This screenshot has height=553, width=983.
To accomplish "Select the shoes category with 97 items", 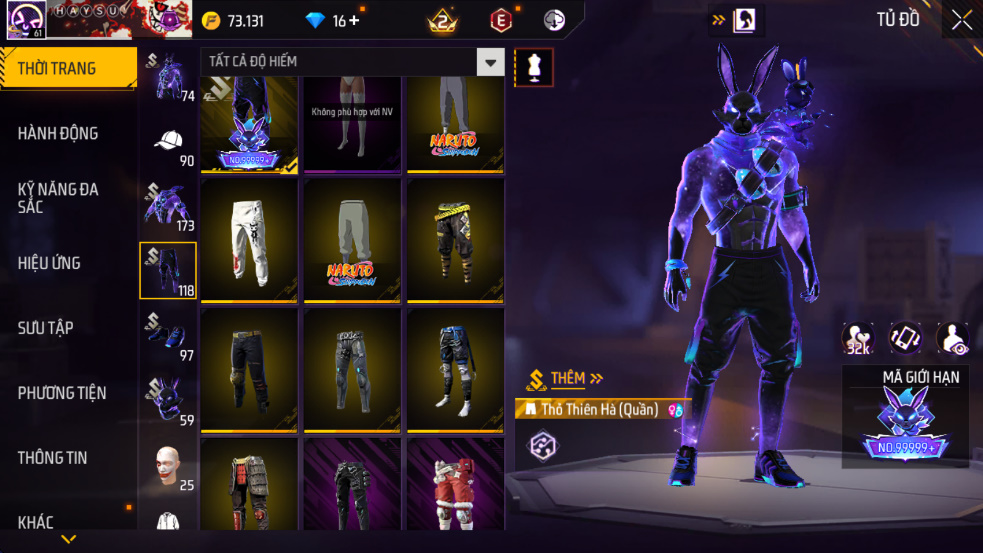I will [x=167, y=335].
